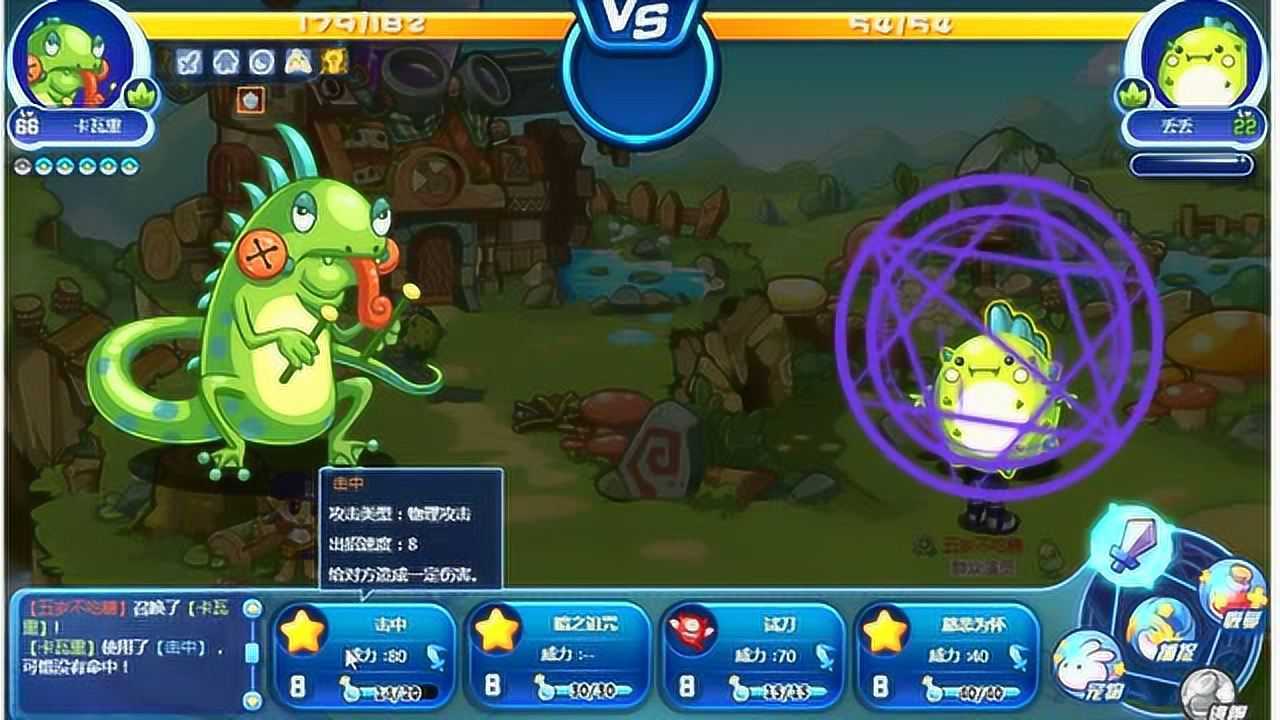The image size is (1280, 720).
Task: Click the golden keyhole status icon
Action: [334, 62]
